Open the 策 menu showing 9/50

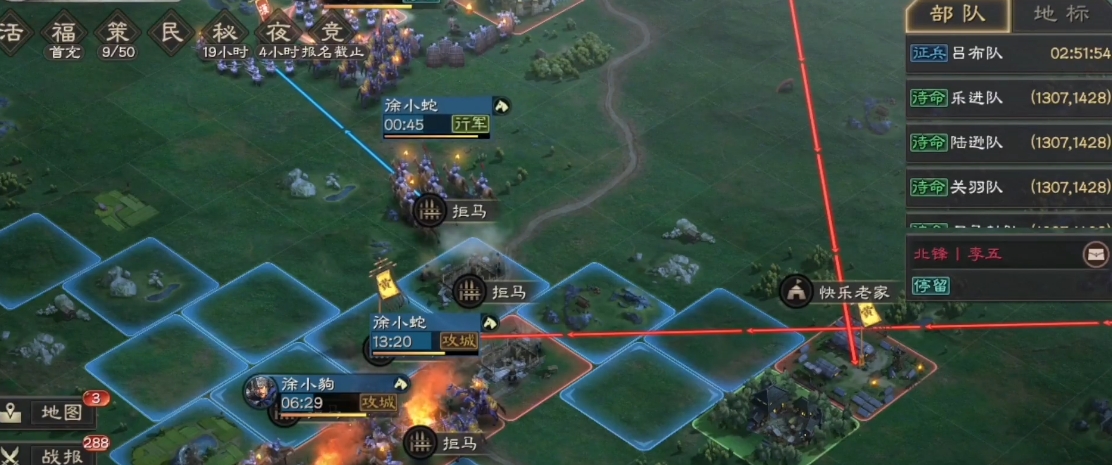pyautogui.click(x=119, y=31)
